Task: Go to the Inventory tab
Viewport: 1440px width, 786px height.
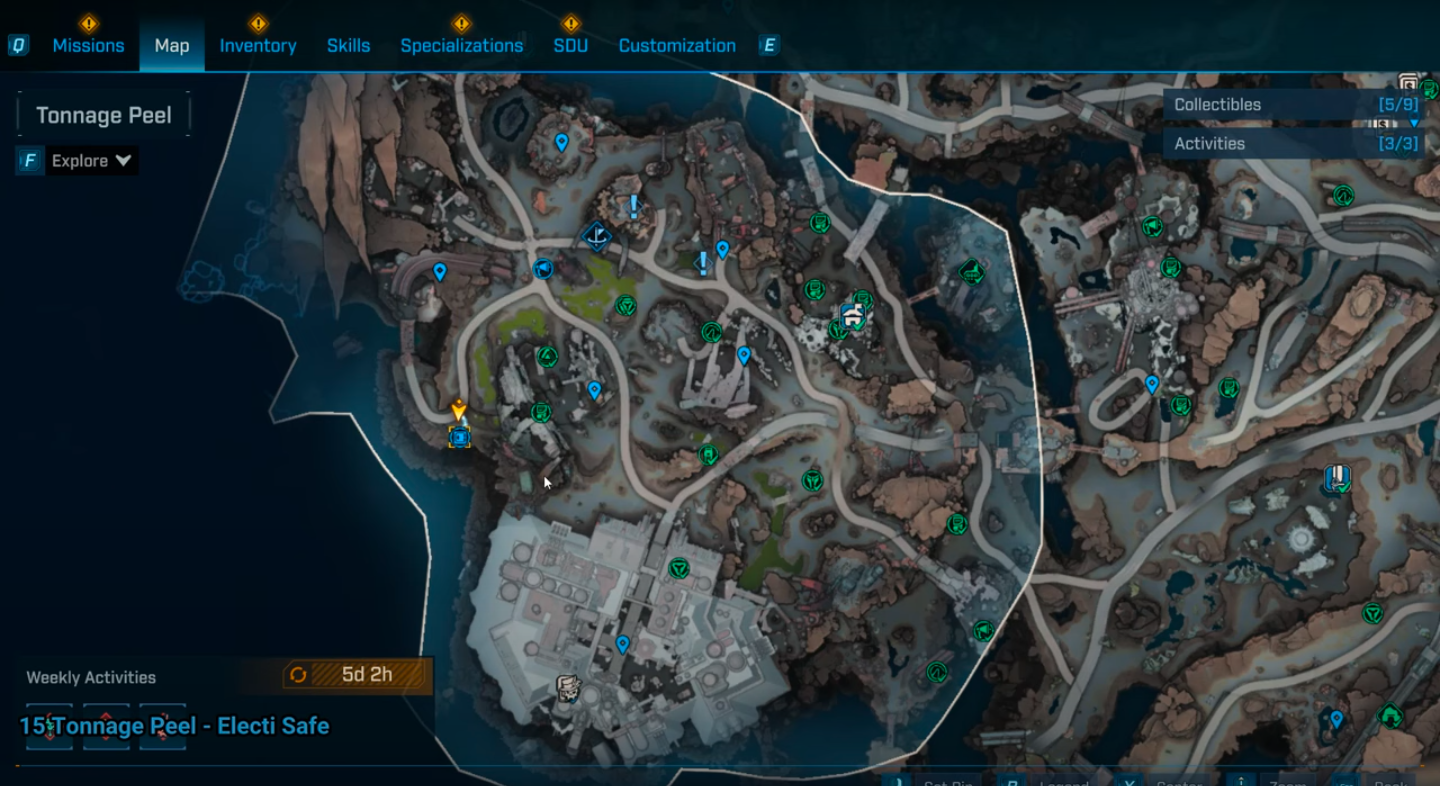Action: coord(258,46)
